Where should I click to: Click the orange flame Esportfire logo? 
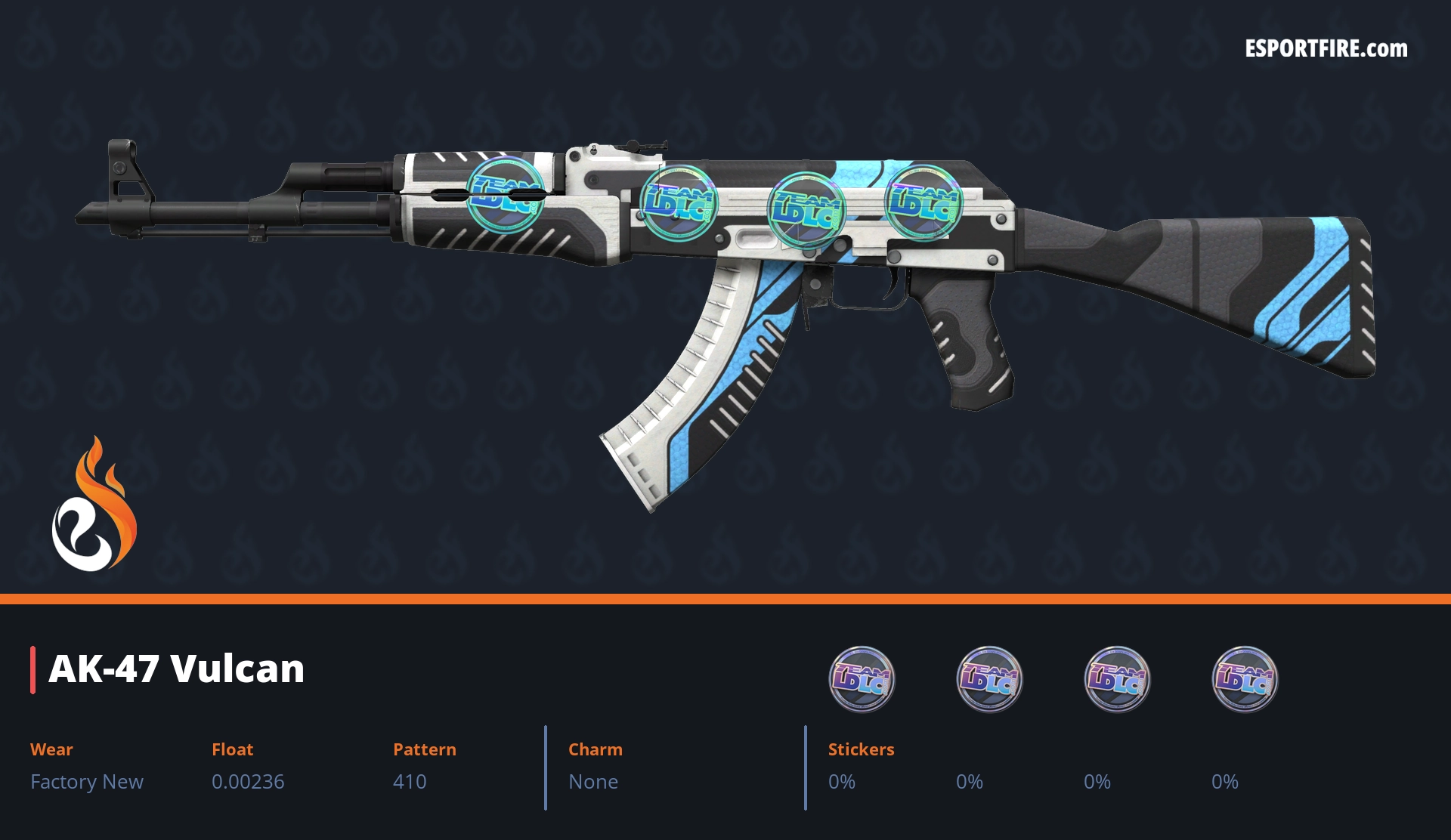94,505
